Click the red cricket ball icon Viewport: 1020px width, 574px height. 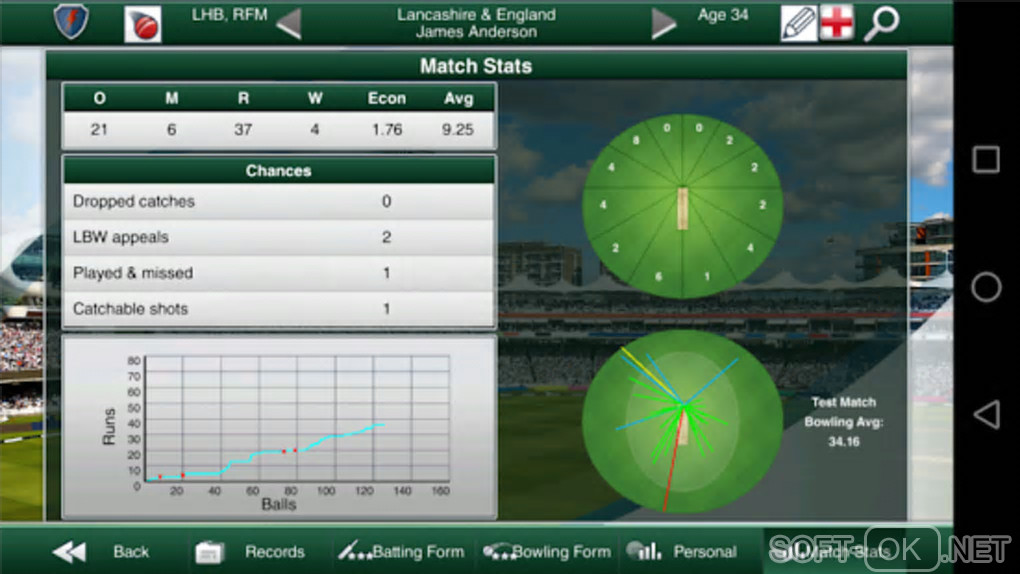[143, 24]
